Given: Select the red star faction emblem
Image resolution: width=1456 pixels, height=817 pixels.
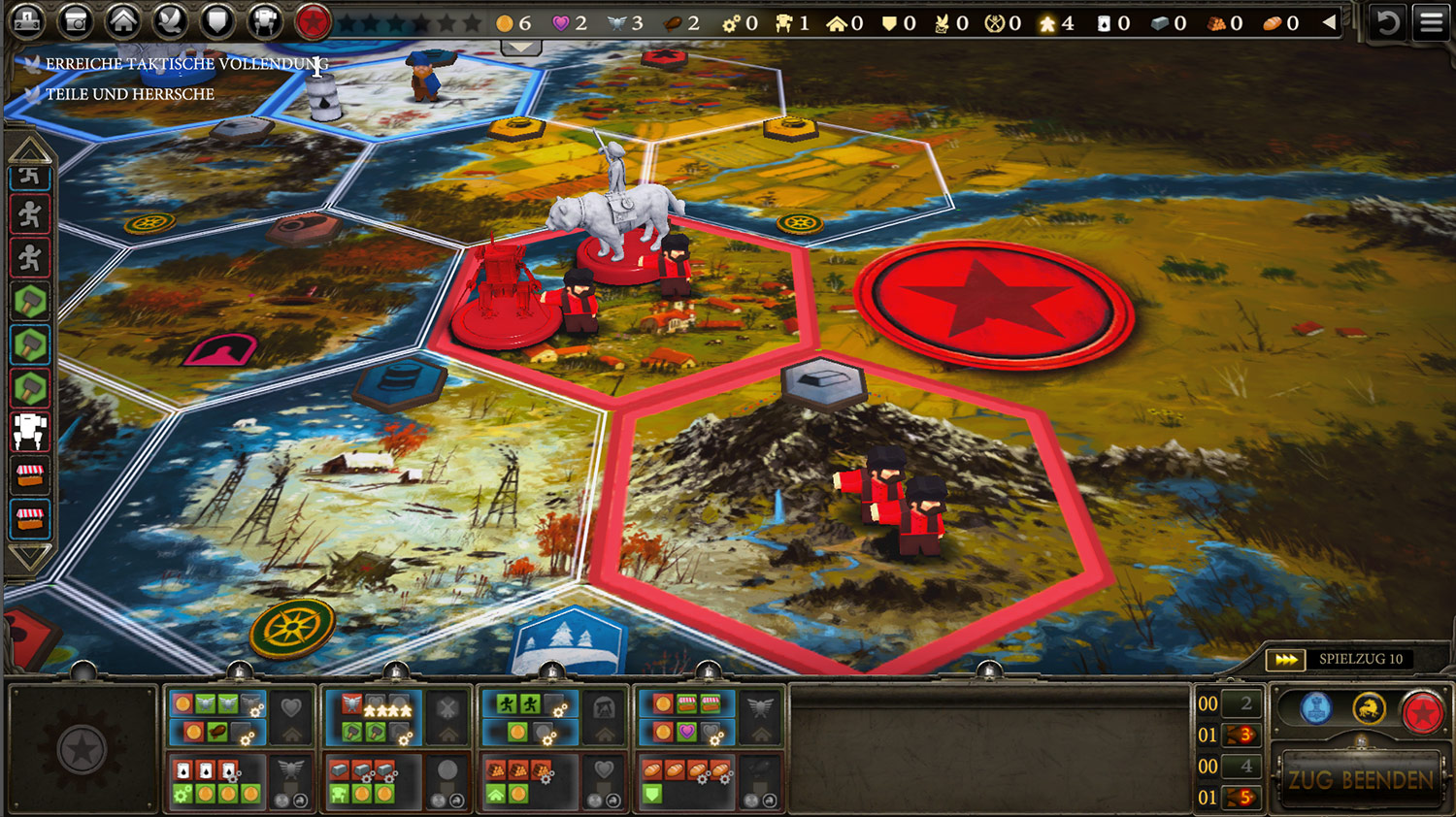Looking at the screenshot, I should (312, 20).
